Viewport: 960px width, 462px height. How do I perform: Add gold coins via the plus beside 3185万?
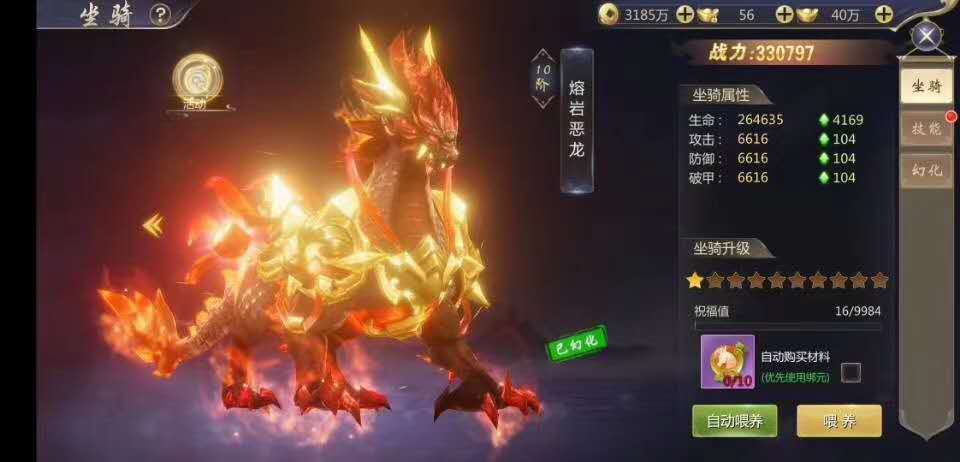pos(684,14)
